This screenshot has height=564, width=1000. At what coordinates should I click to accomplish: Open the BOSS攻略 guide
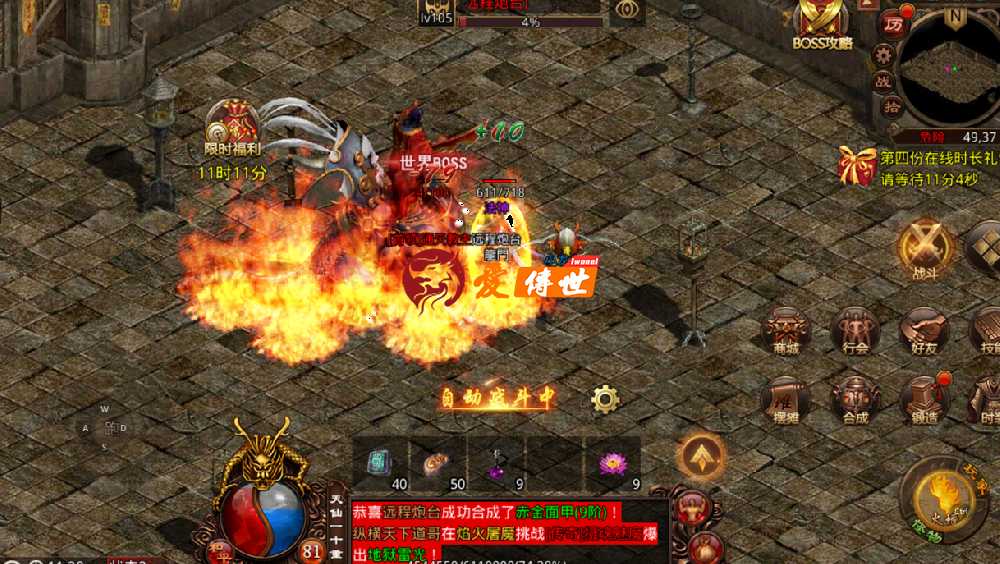coord(820,22)
